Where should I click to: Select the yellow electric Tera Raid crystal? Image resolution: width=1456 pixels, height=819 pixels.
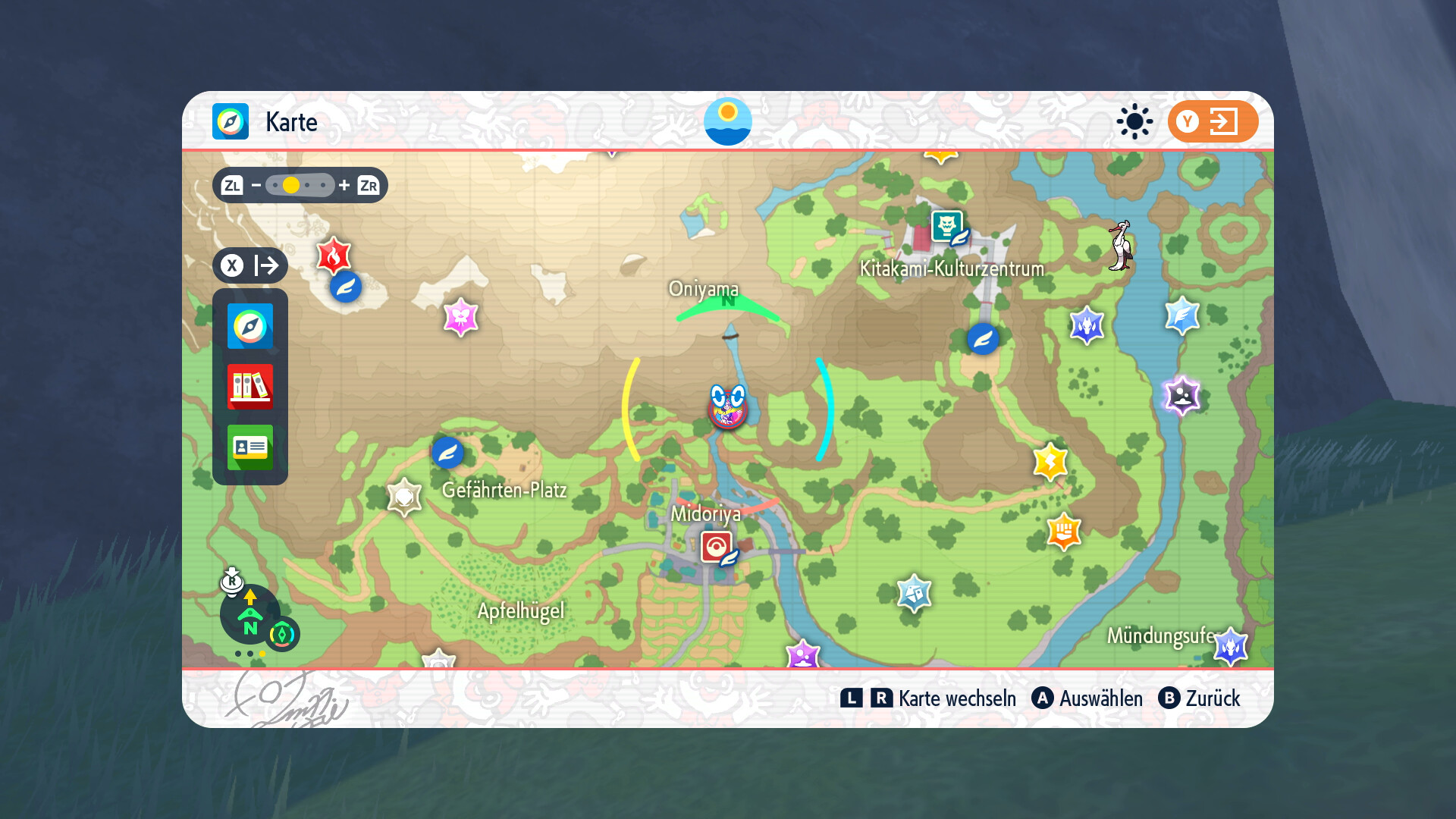[x=1050, y=461]
